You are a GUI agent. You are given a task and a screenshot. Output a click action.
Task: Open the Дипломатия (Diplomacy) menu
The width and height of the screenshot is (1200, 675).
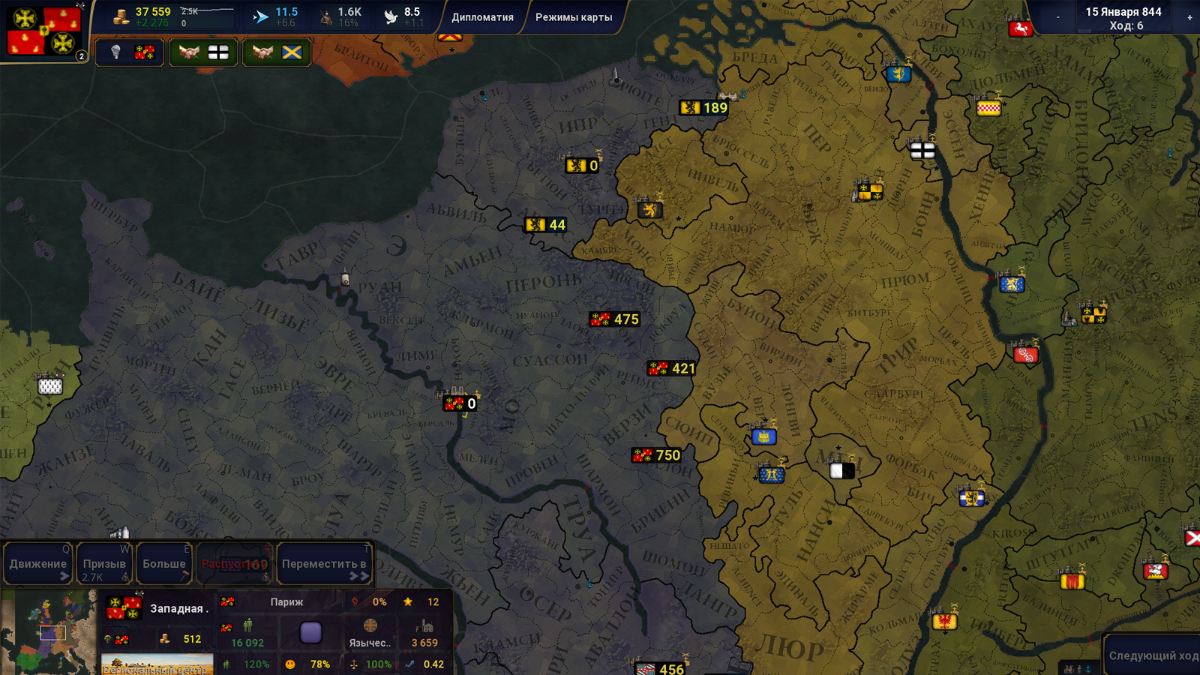click(482, 17)
